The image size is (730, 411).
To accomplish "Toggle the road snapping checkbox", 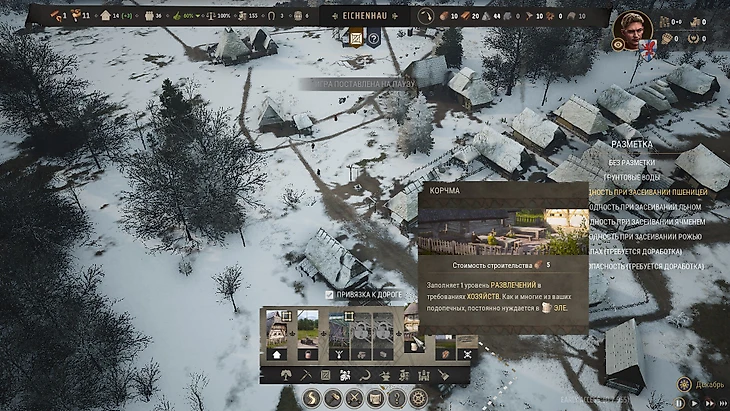I will (x=330, y=295).
